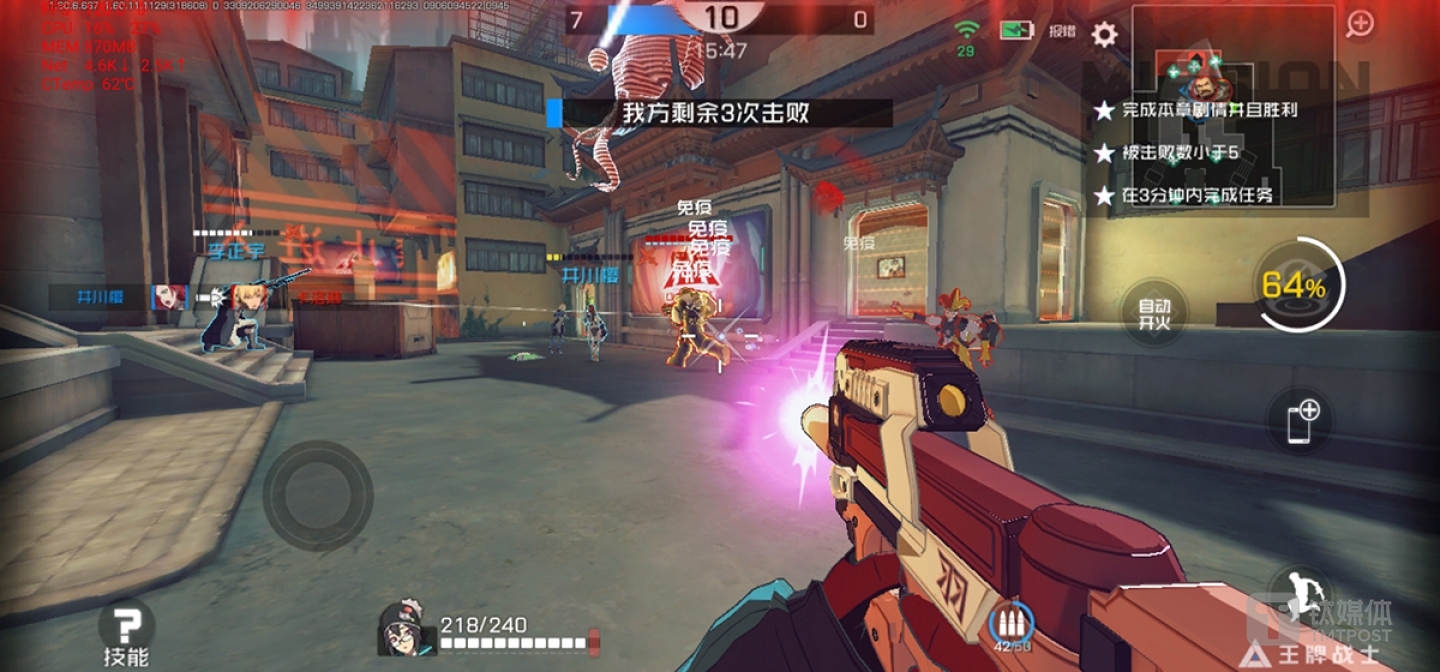Open the settings gear menu
The height and width of the screenshot is (672, 1440).
point(1104,34)
